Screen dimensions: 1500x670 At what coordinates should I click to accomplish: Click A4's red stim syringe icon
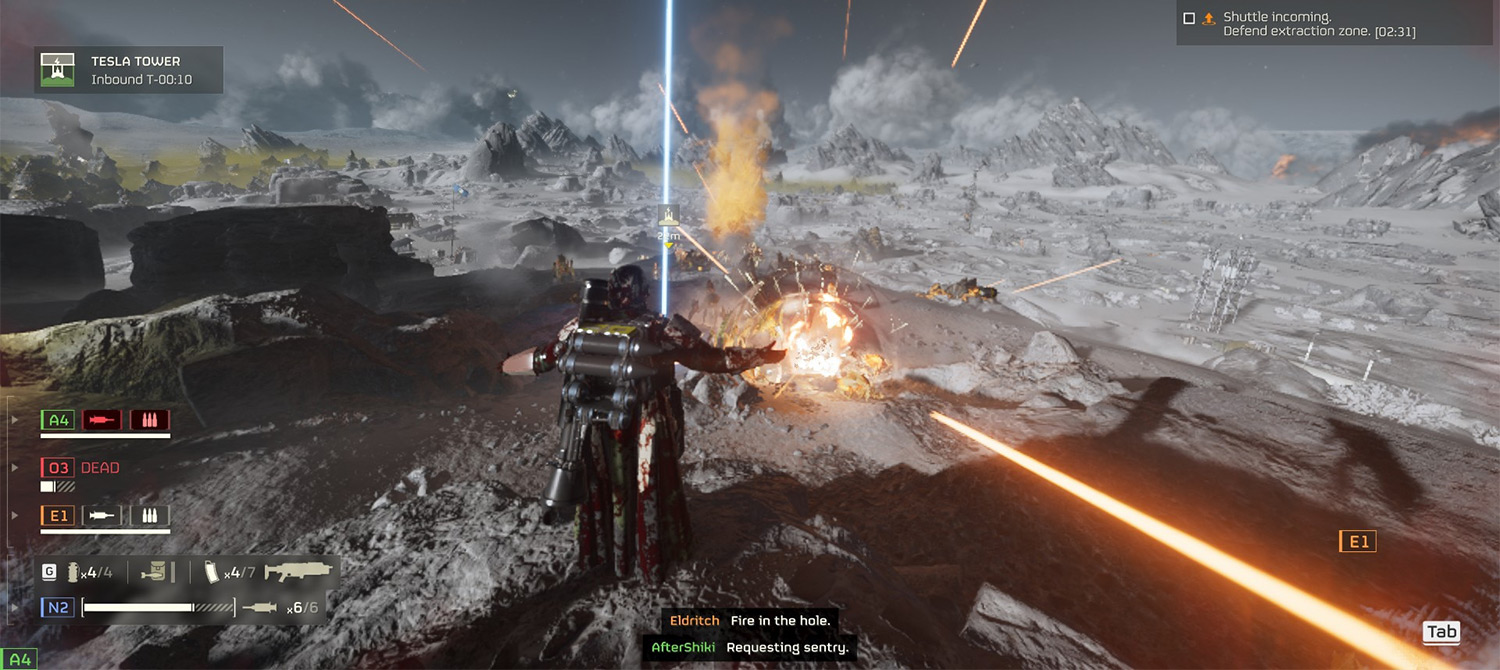pos(102,420)
